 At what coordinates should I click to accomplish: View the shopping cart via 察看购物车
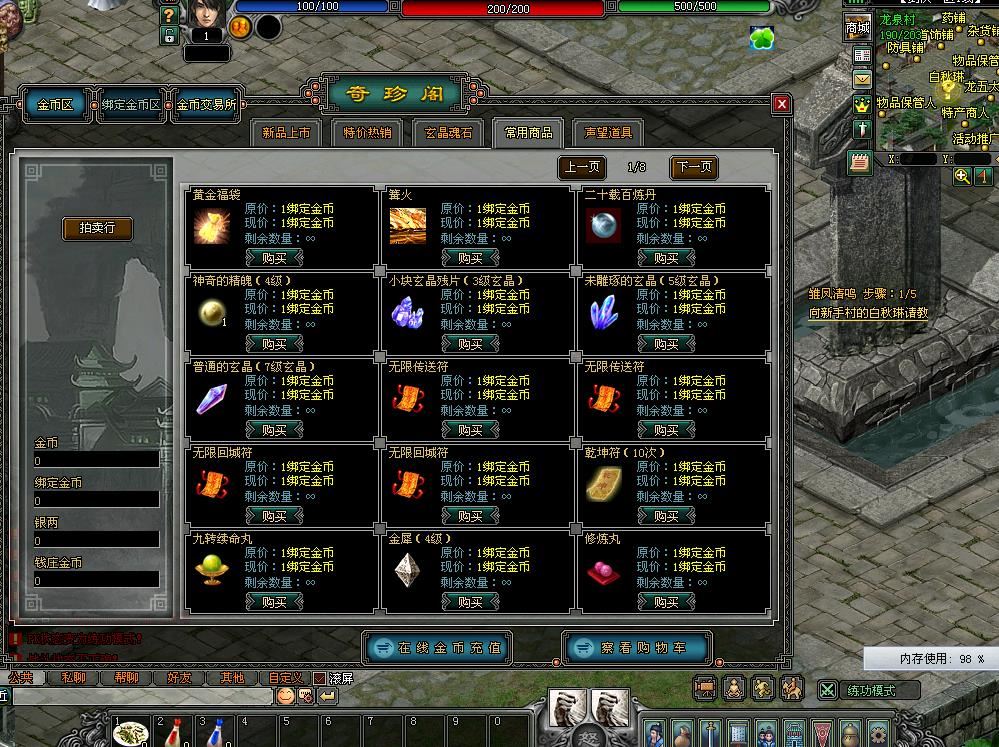pyautogui.click(x=640, y=648)
